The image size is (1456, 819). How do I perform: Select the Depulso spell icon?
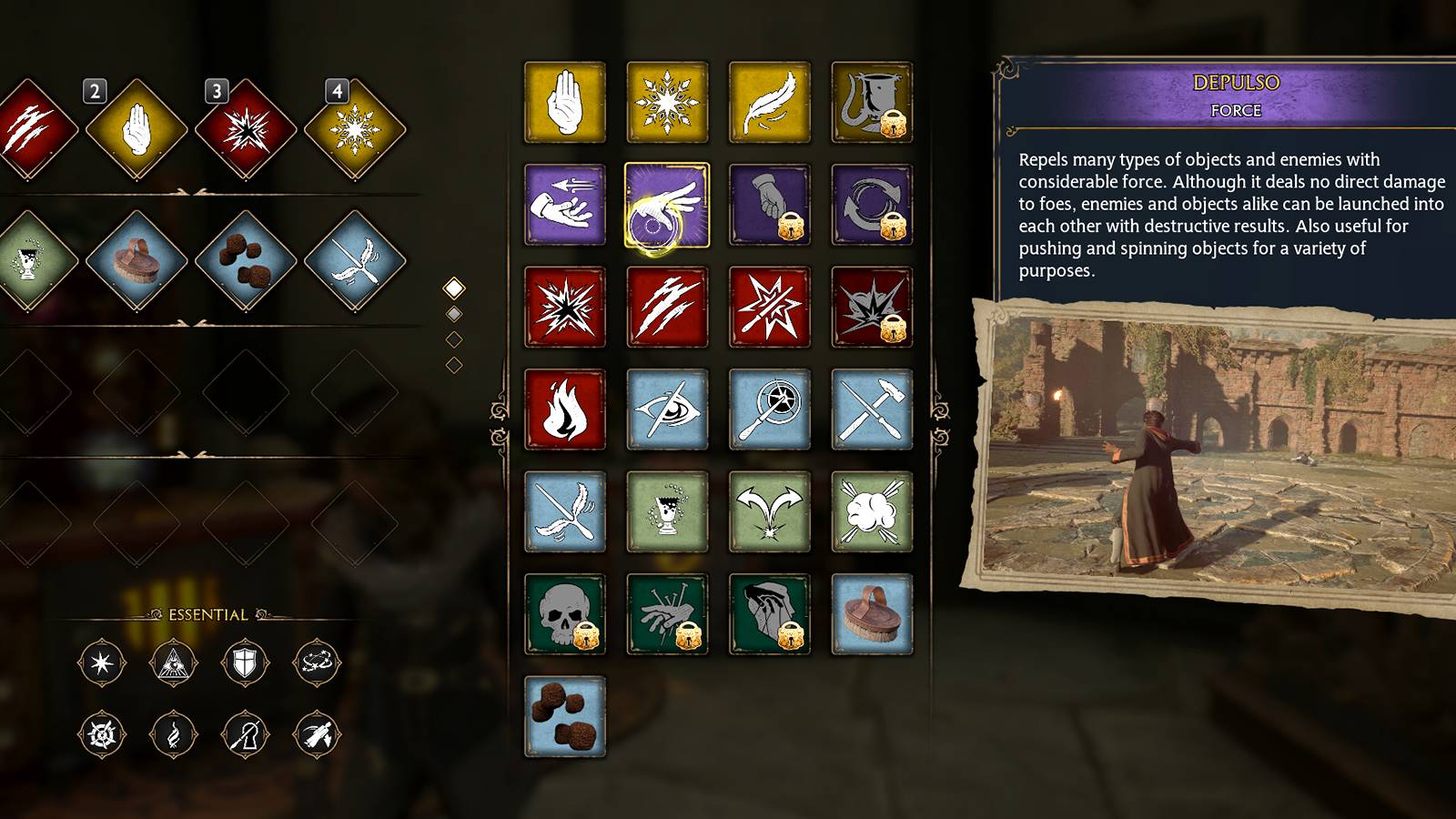click(667, 205)
